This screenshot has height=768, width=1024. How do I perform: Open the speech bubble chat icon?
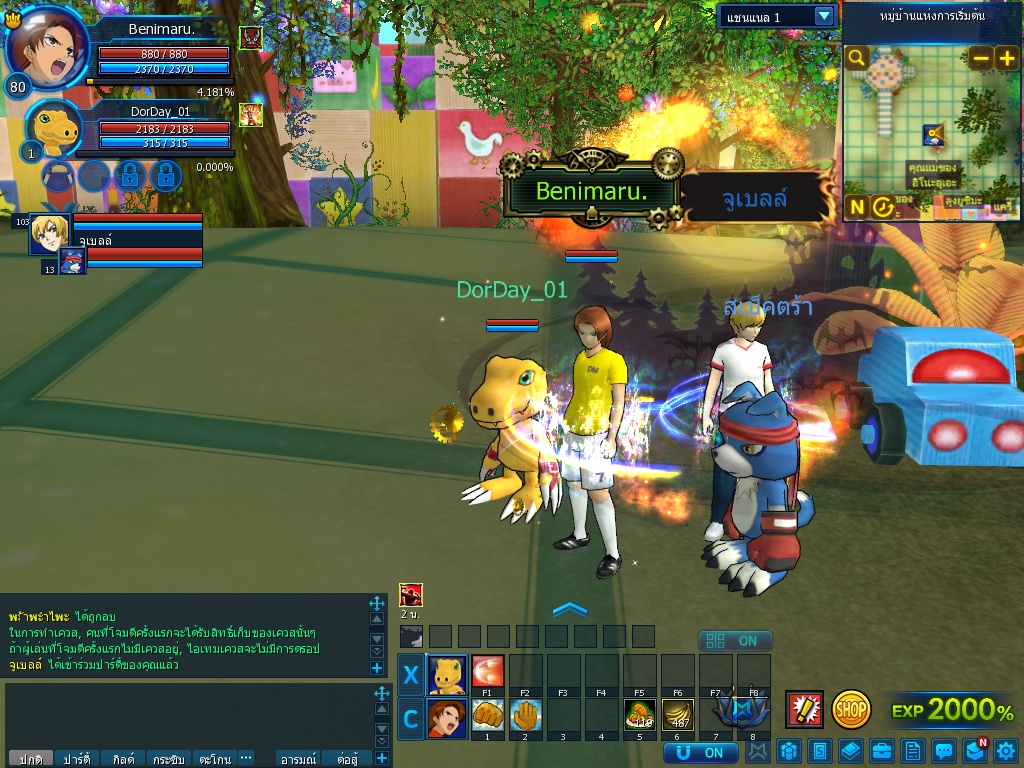943,750
